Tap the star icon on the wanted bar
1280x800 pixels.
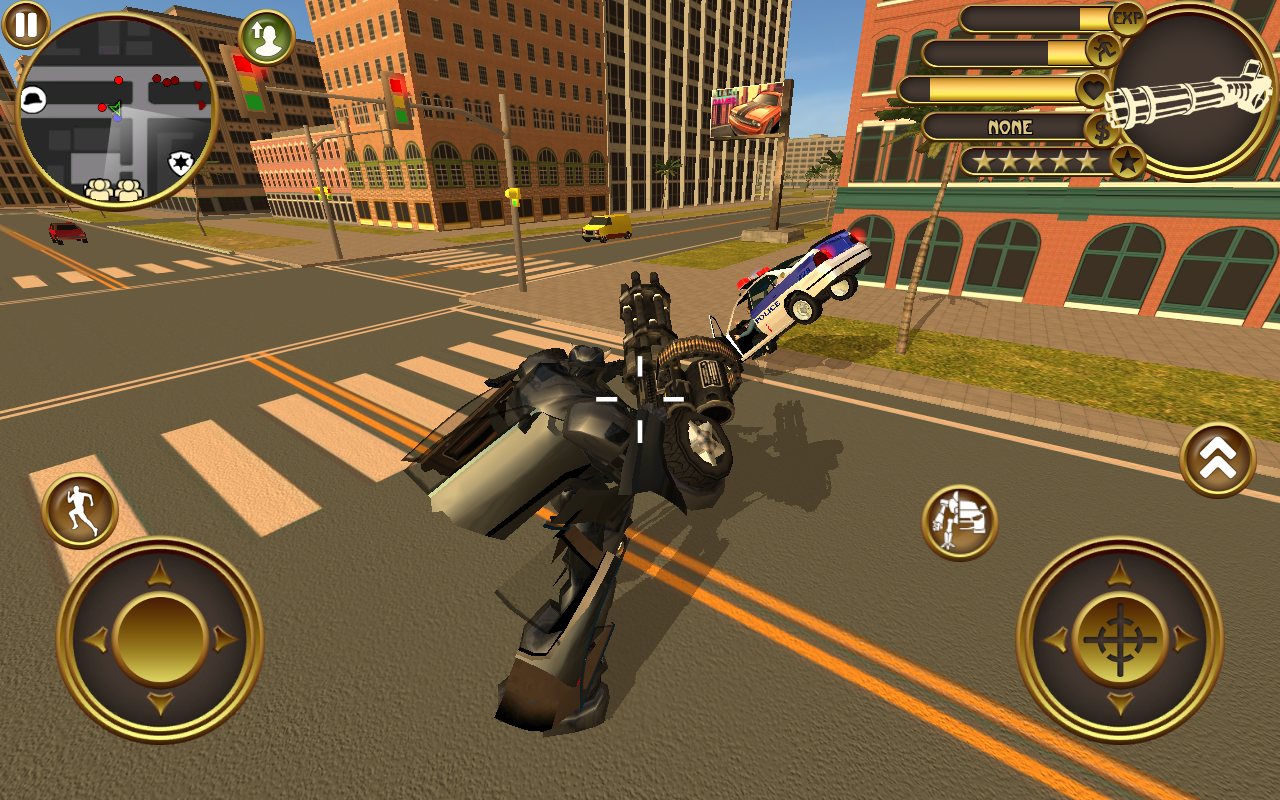[x=1128, y=162]
